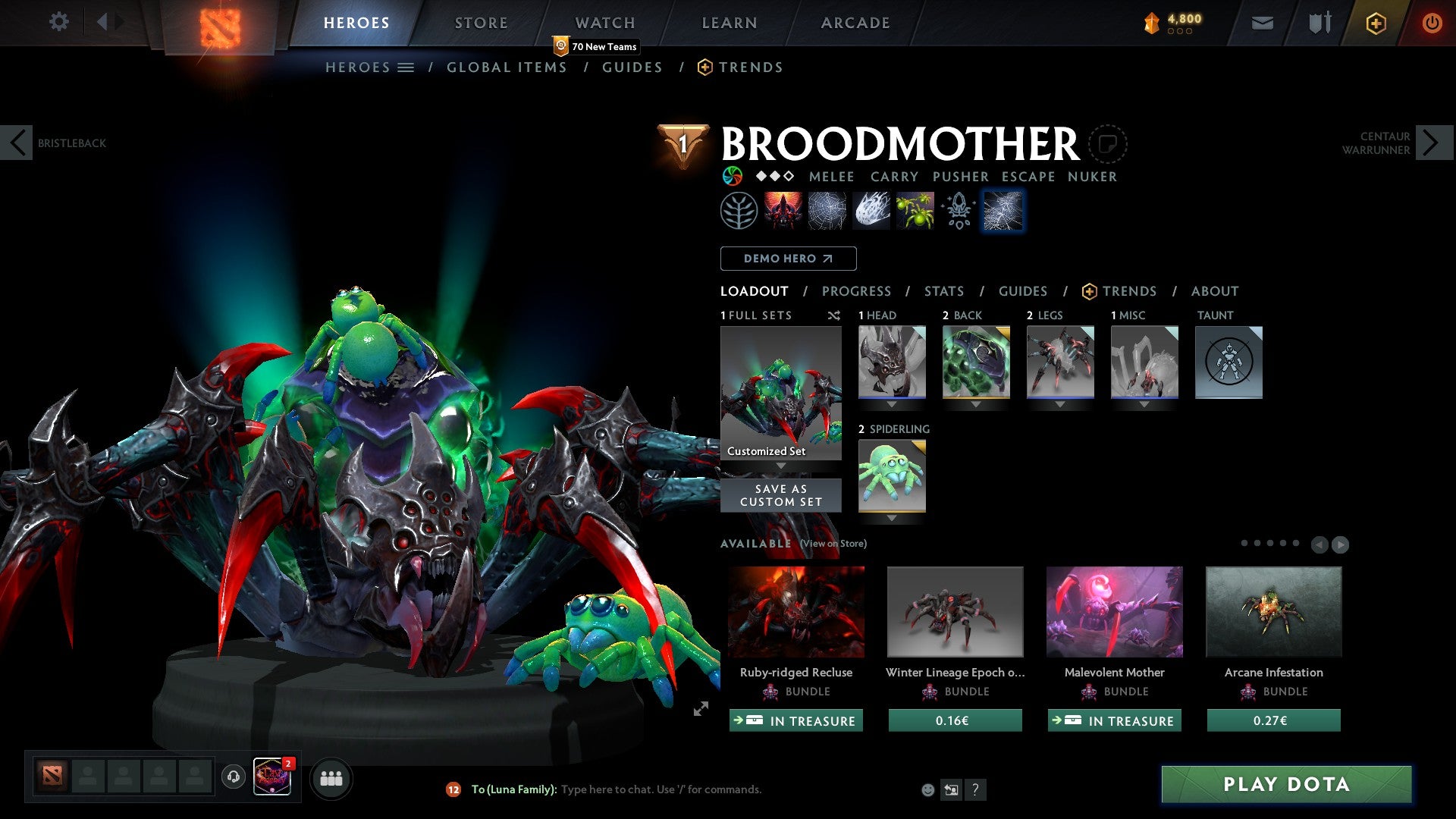Viewport: 1456px width, 819px height.
Task: Click the power button to exit
Action: 1432,23
